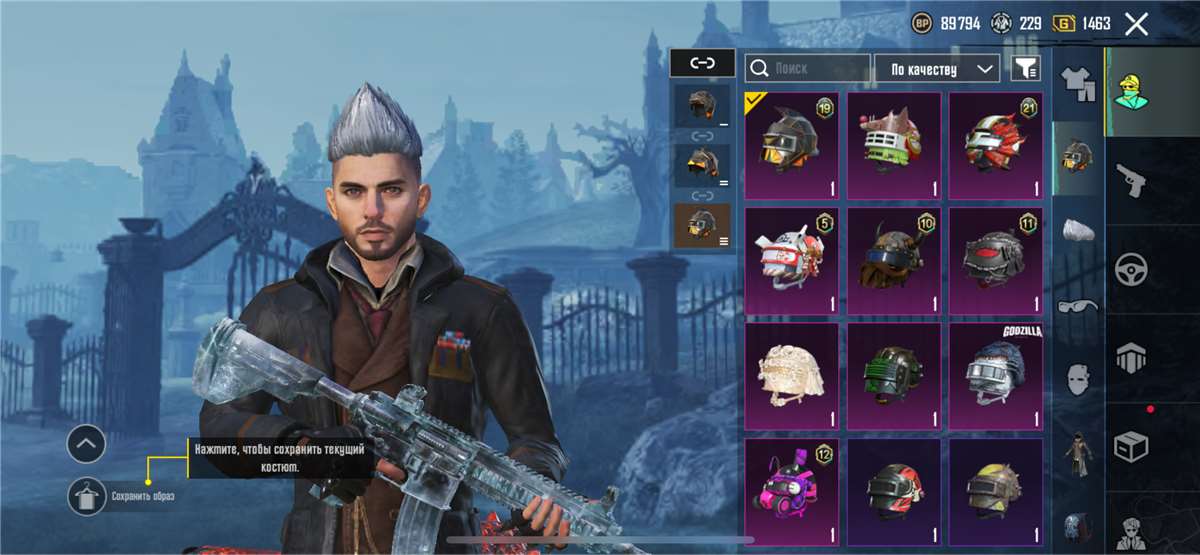Viewport: 1200px width, 555px height.
Task: Select the cream lace helmet skin
Action: [x=792, y=375]
